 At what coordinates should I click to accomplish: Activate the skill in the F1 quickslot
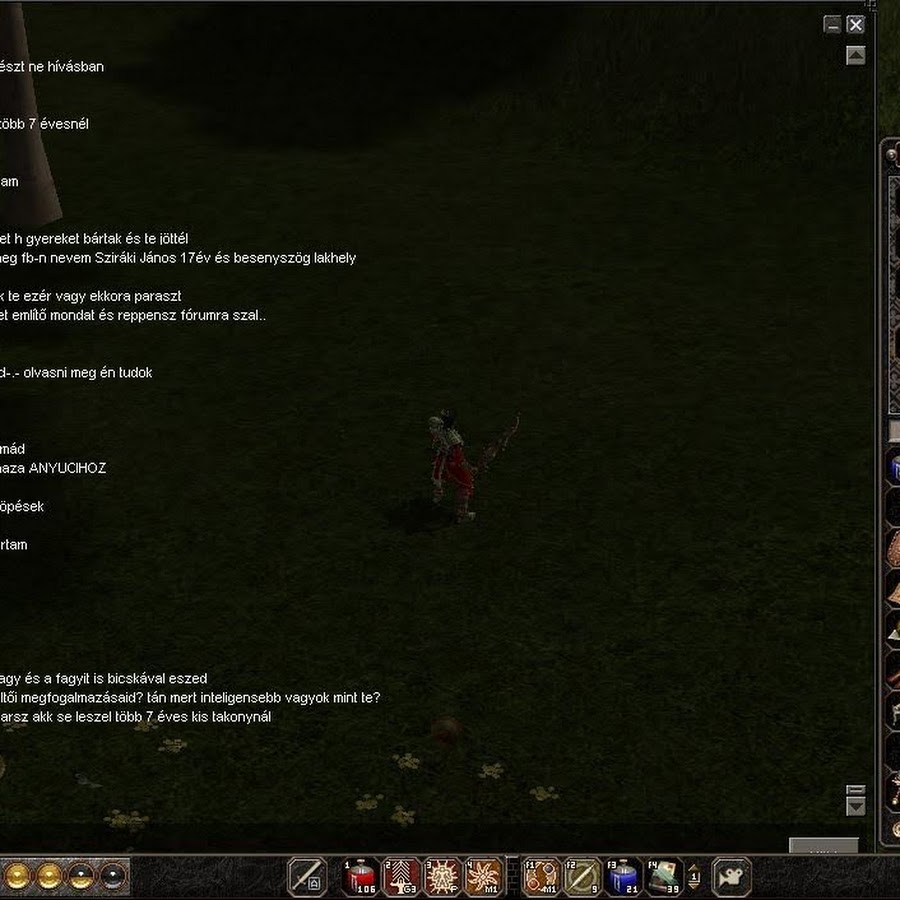pos(542,877)
